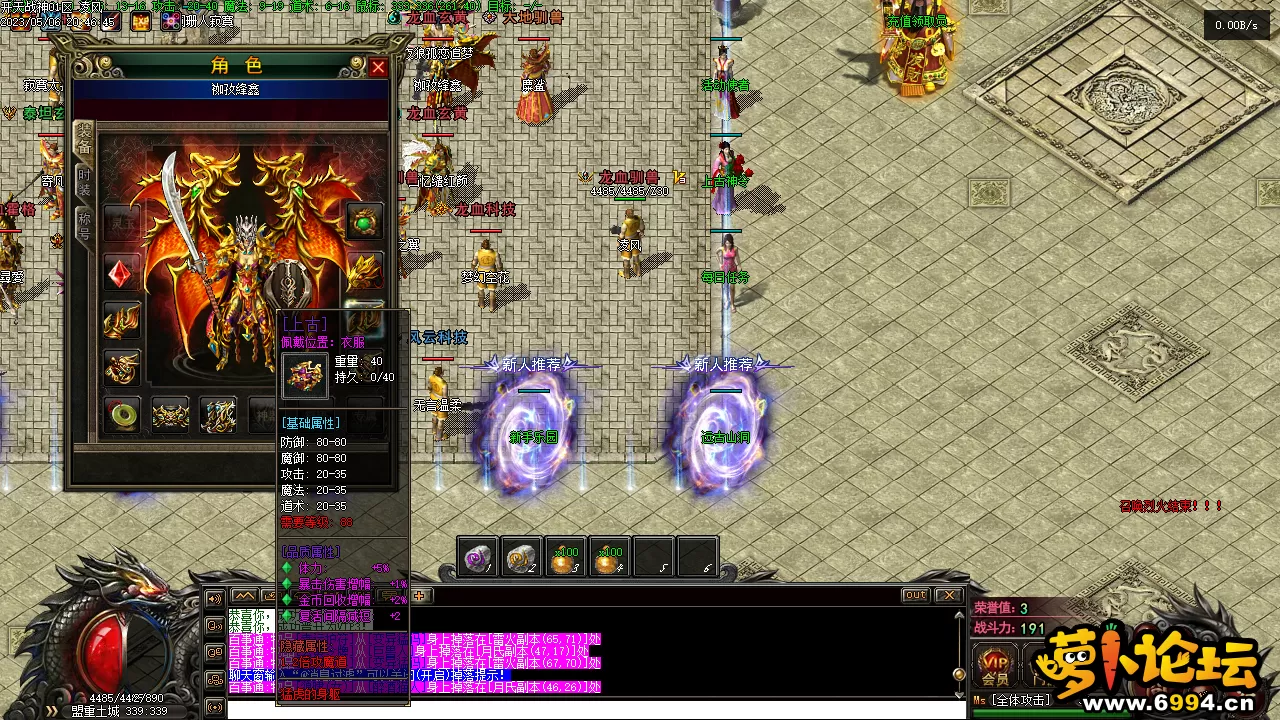This screenshot has width=1280, height=720.
Task: Choose the jade ring equipment slot
Action: [122, 414]
